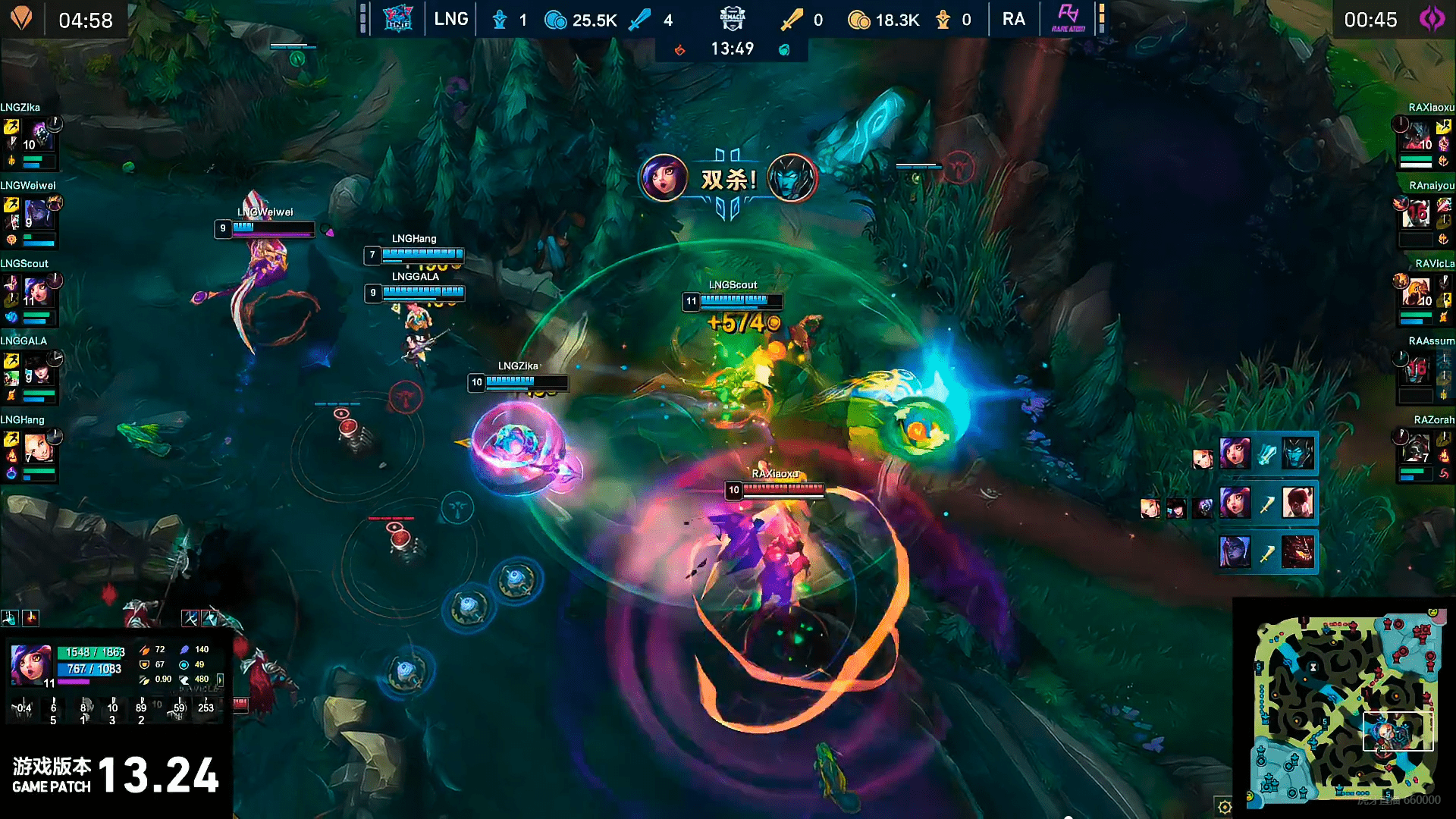Viewport: 1456px width, 819px height.
Task: Click the Rare Atom logo on the scoreboard
Action: (1068, 19)
